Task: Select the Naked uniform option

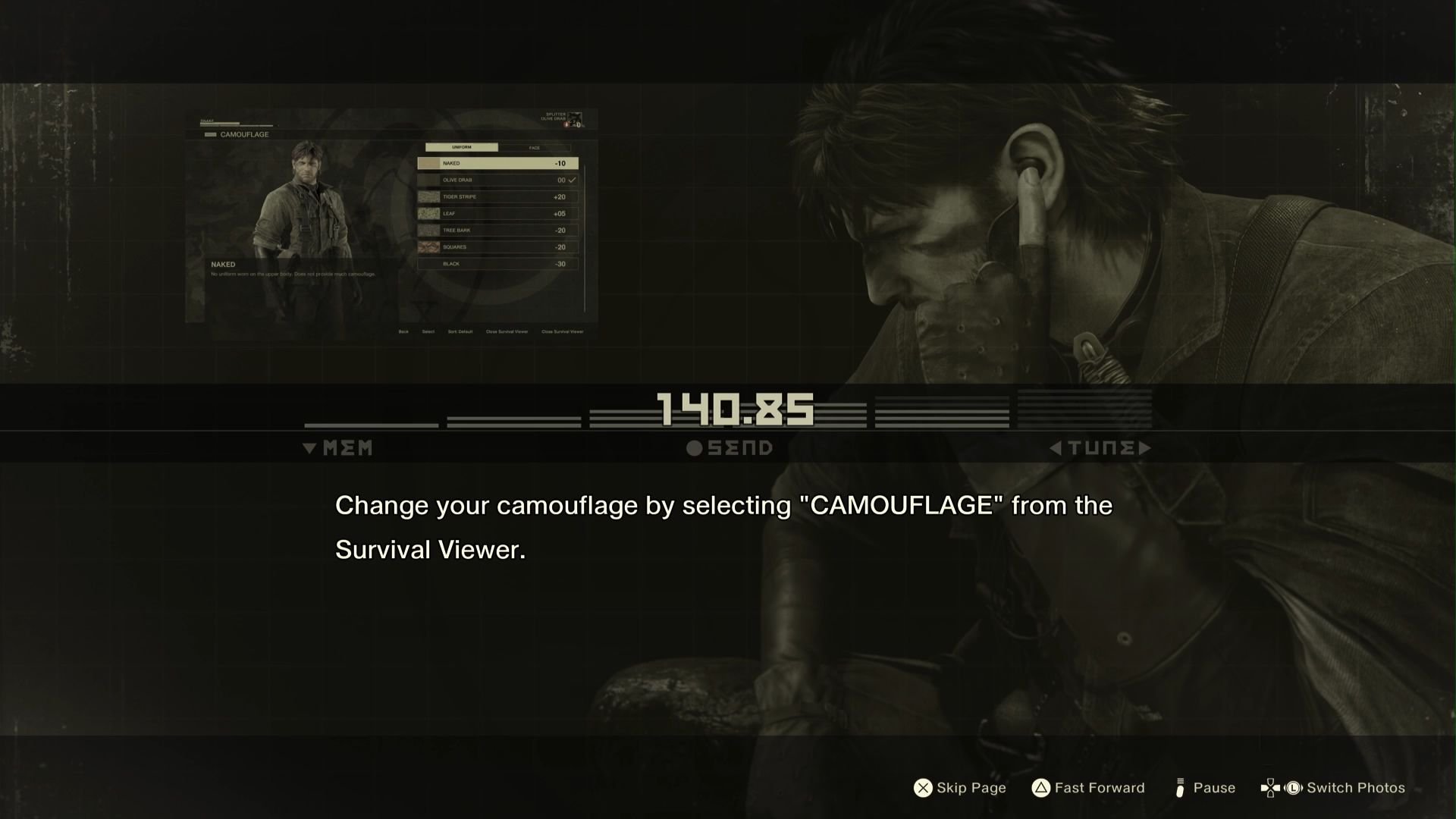Action: [x=497, y=163]
